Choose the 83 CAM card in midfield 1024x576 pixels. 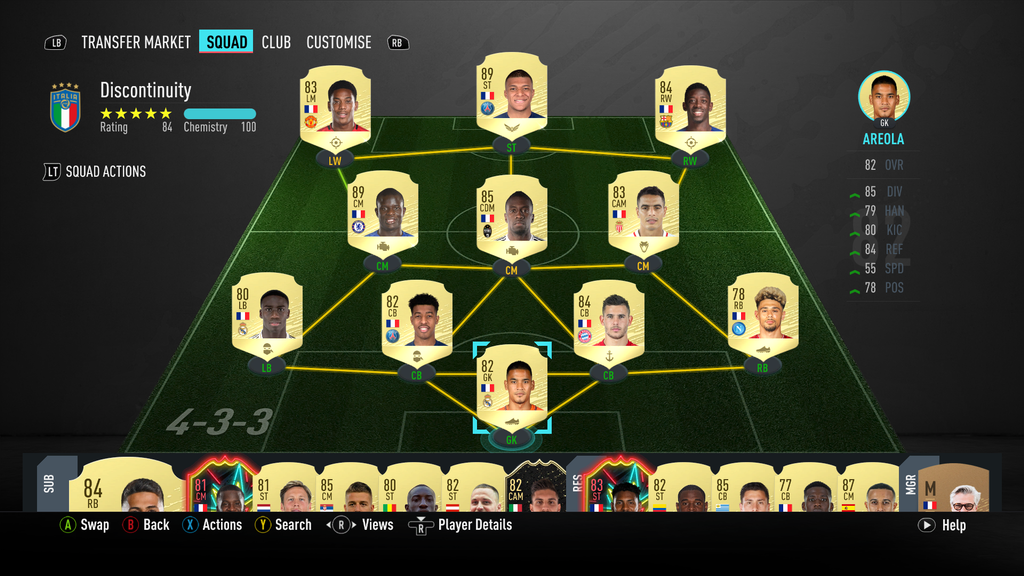[x=643, y=210]
